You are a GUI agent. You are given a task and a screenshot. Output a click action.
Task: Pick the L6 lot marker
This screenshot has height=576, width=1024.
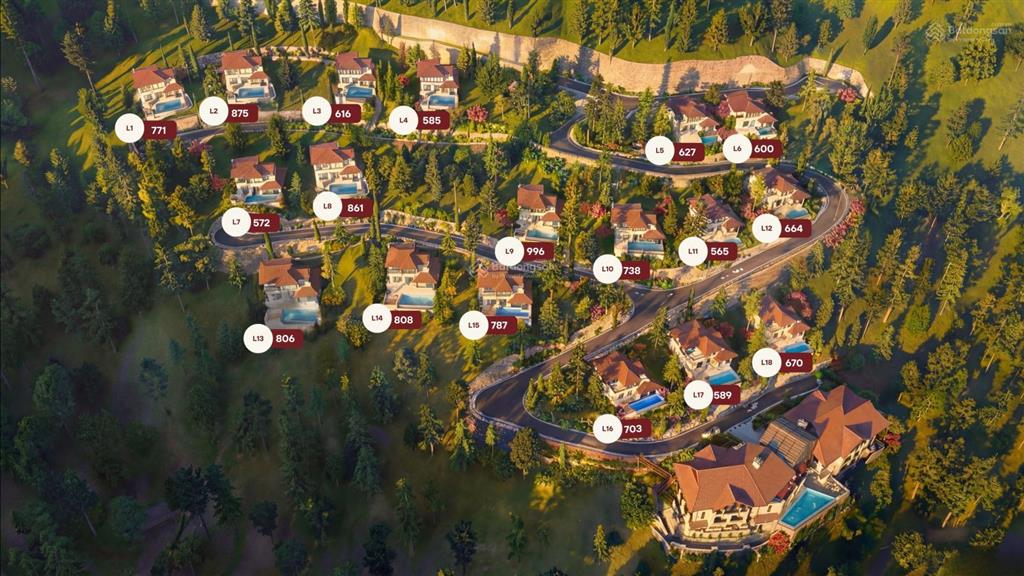click(737, 148)
